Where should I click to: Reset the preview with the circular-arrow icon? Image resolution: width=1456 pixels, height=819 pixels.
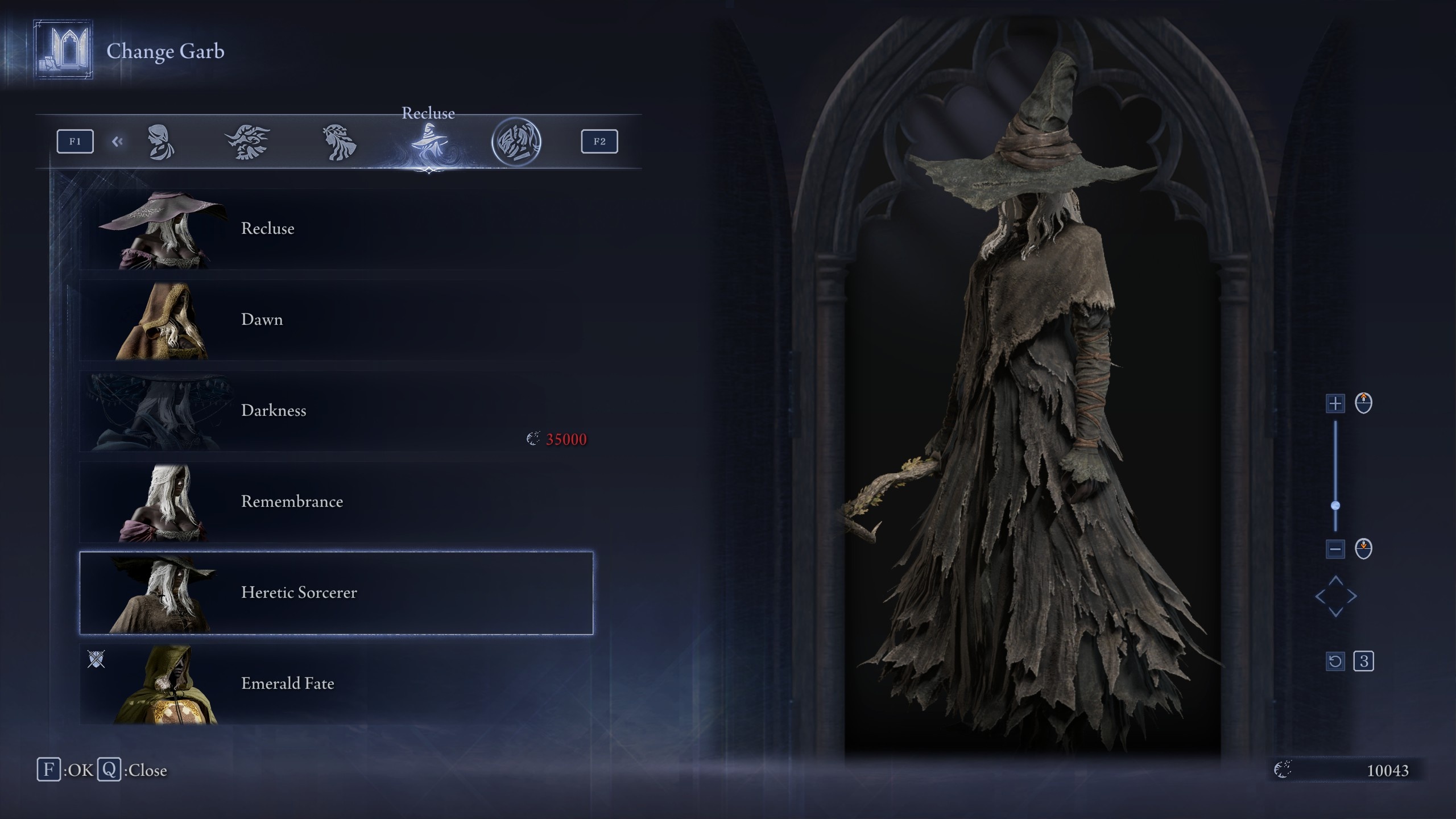point(1335,661)
